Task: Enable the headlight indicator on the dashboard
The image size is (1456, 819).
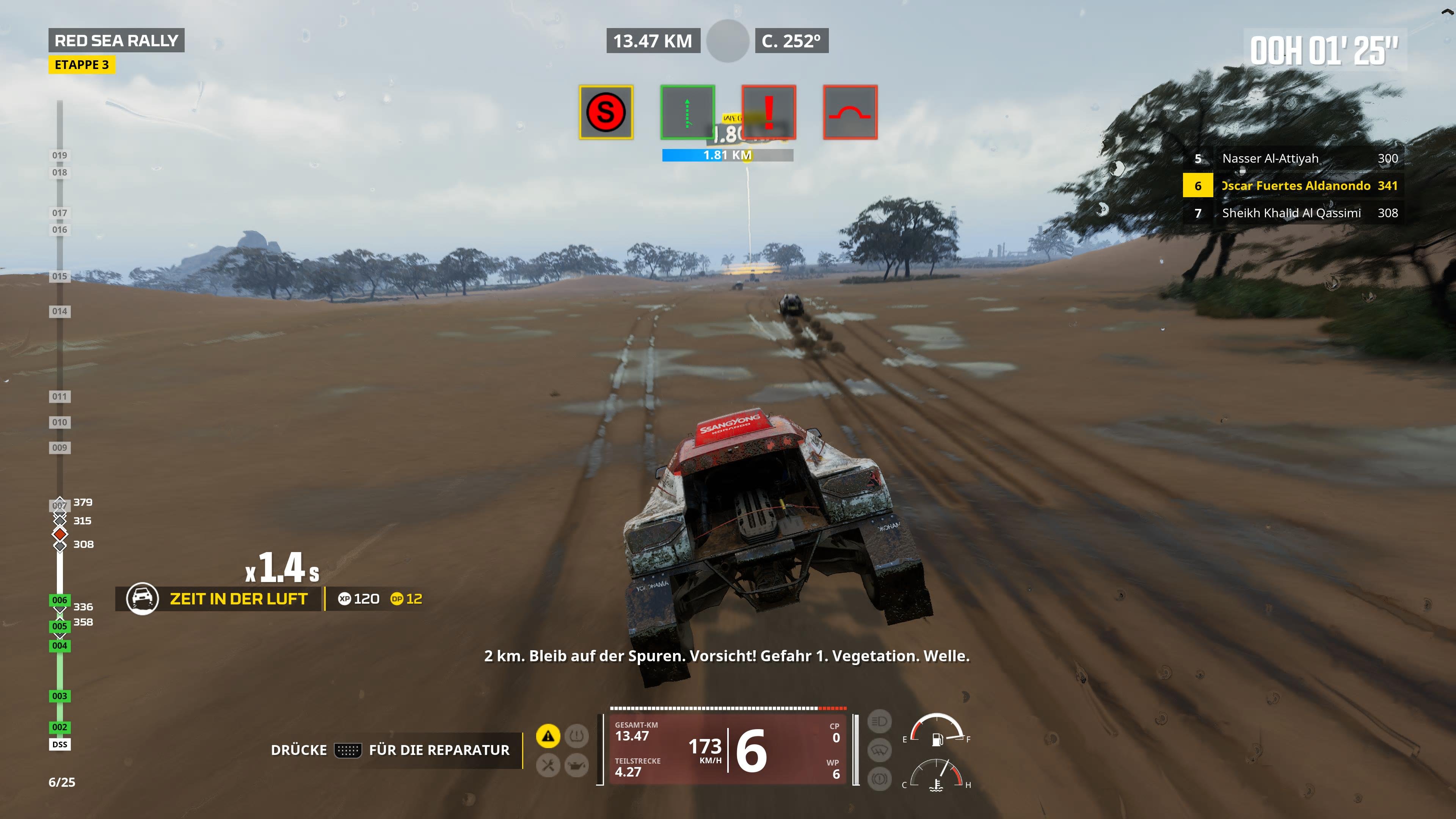Action: pyautogui.click(x=880, y=722)
